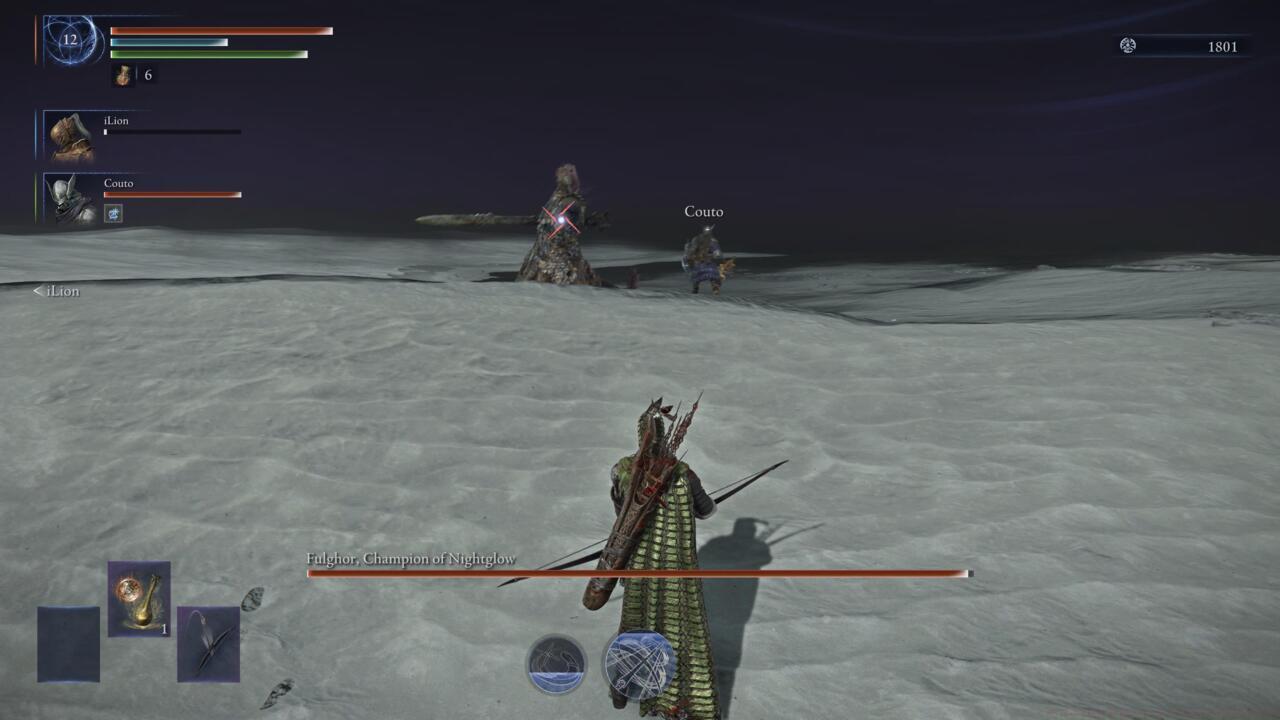Click the rune currency icon beside 1801
1280x720 pixels.
click(x=1128, y=46)
